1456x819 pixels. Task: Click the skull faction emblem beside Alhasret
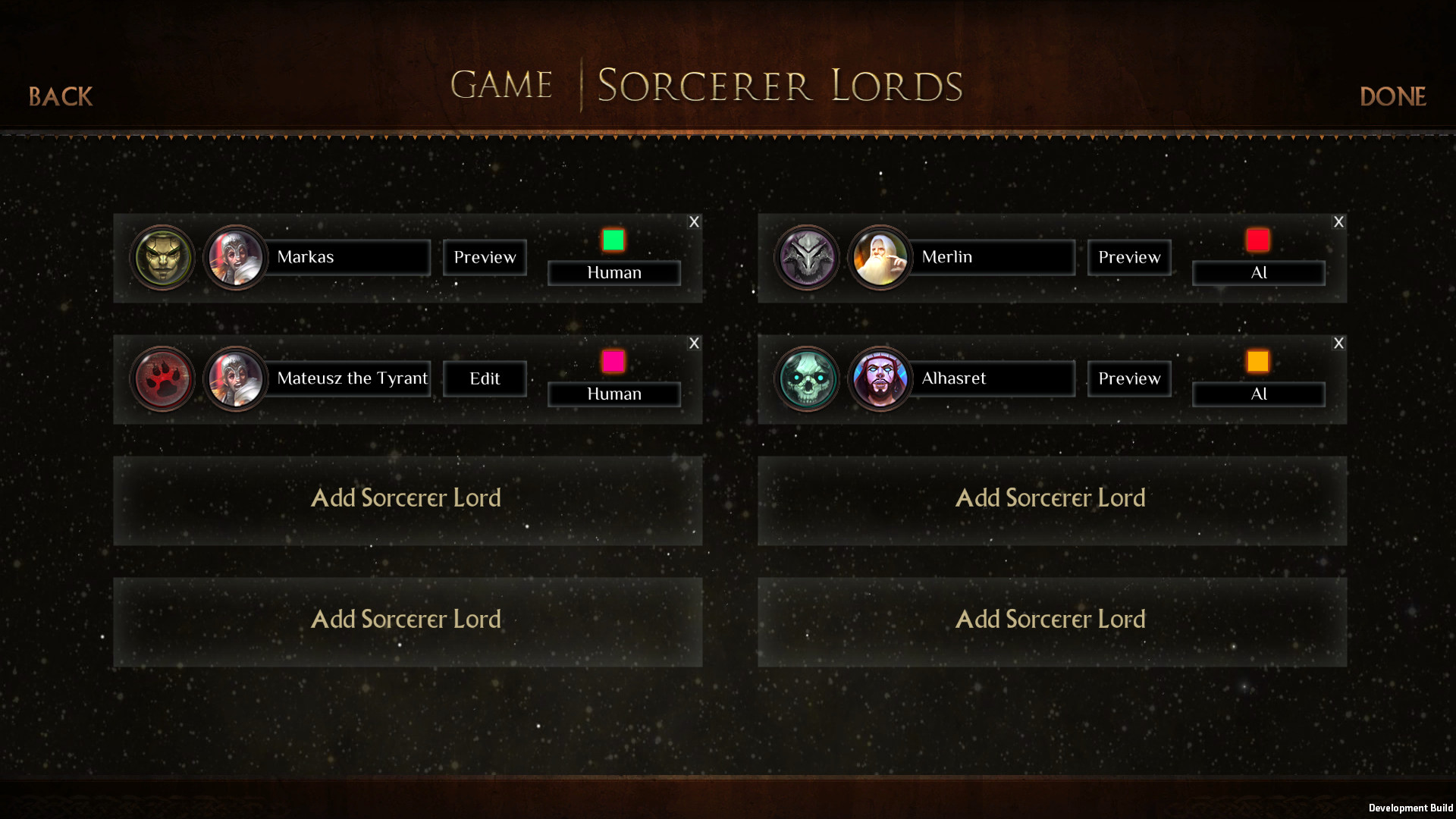click(x=807, y=378)
